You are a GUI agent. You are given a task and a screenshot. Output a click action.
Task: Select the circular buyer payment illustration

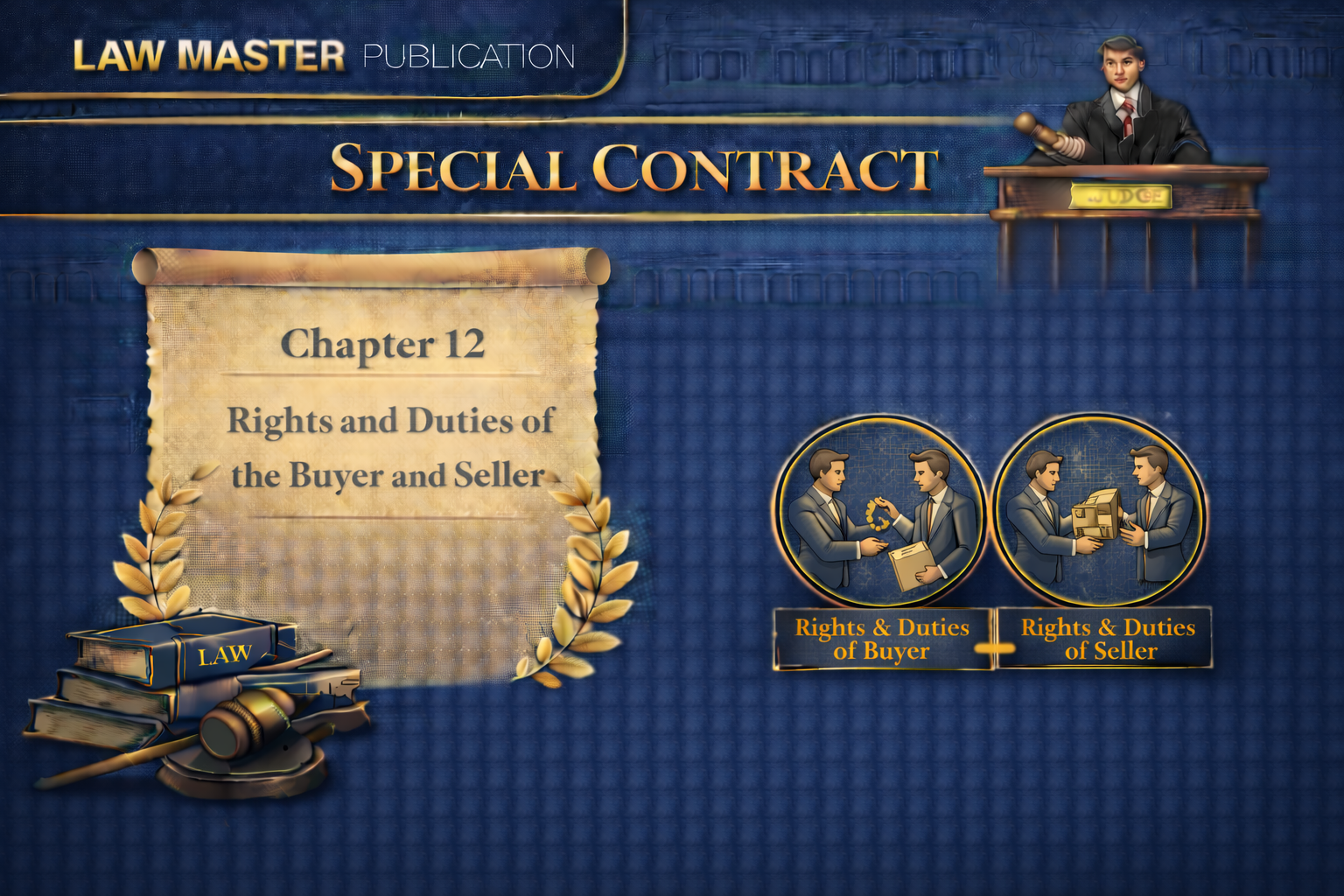pos(879,513)
